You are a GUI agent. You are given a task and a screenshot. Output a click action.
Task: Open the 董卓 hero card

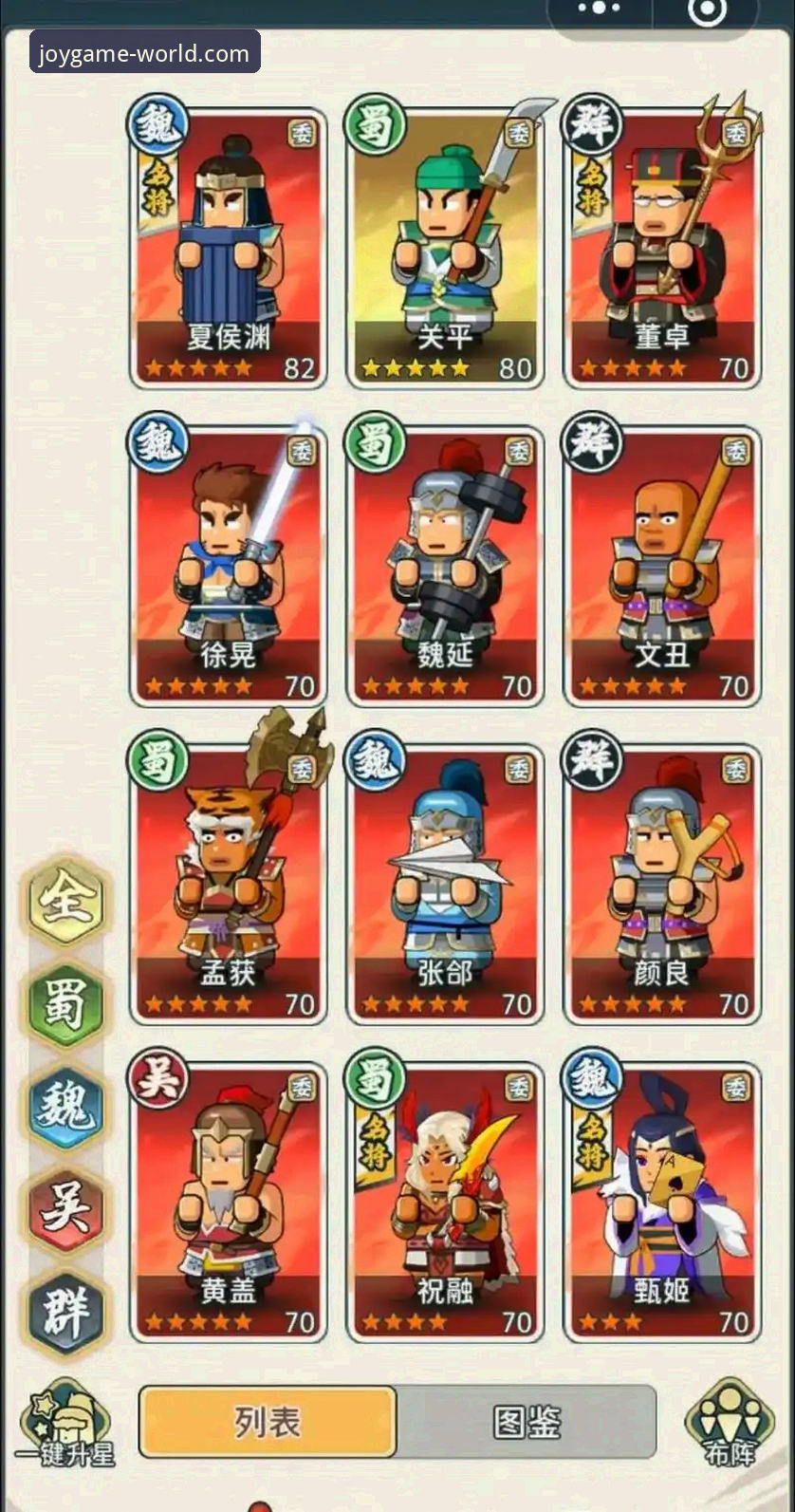(662, 247)
